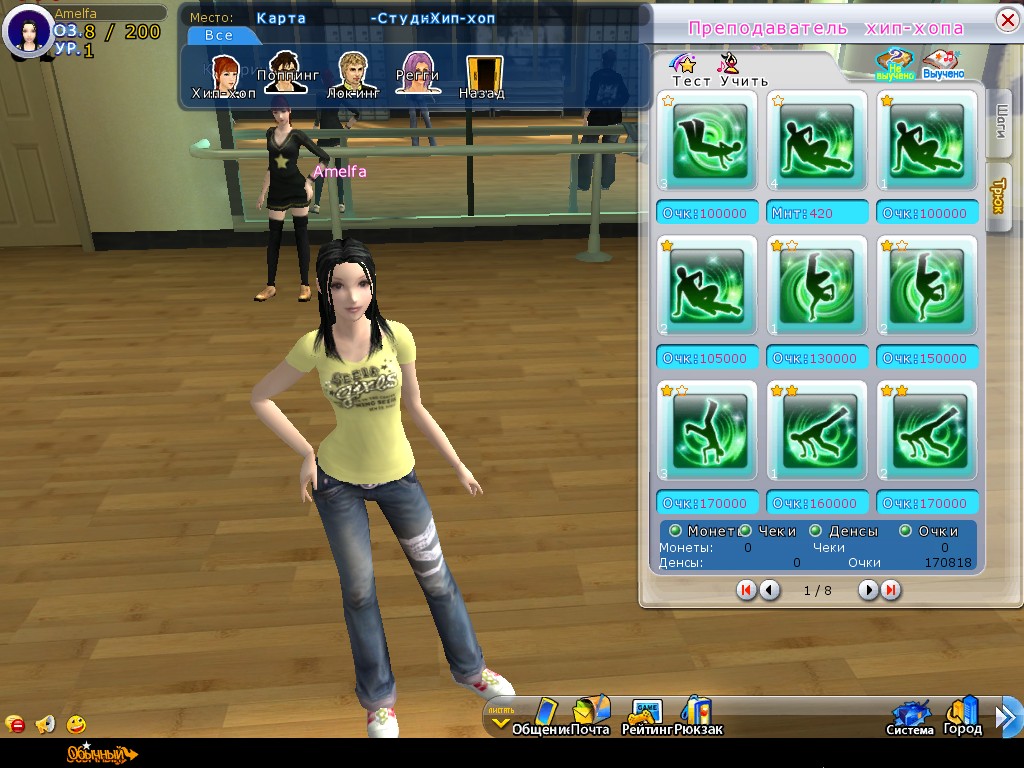Viewport: 1024px width, 768px height.
Task: Show only Не выучено moves
Action: coord(896,64)
